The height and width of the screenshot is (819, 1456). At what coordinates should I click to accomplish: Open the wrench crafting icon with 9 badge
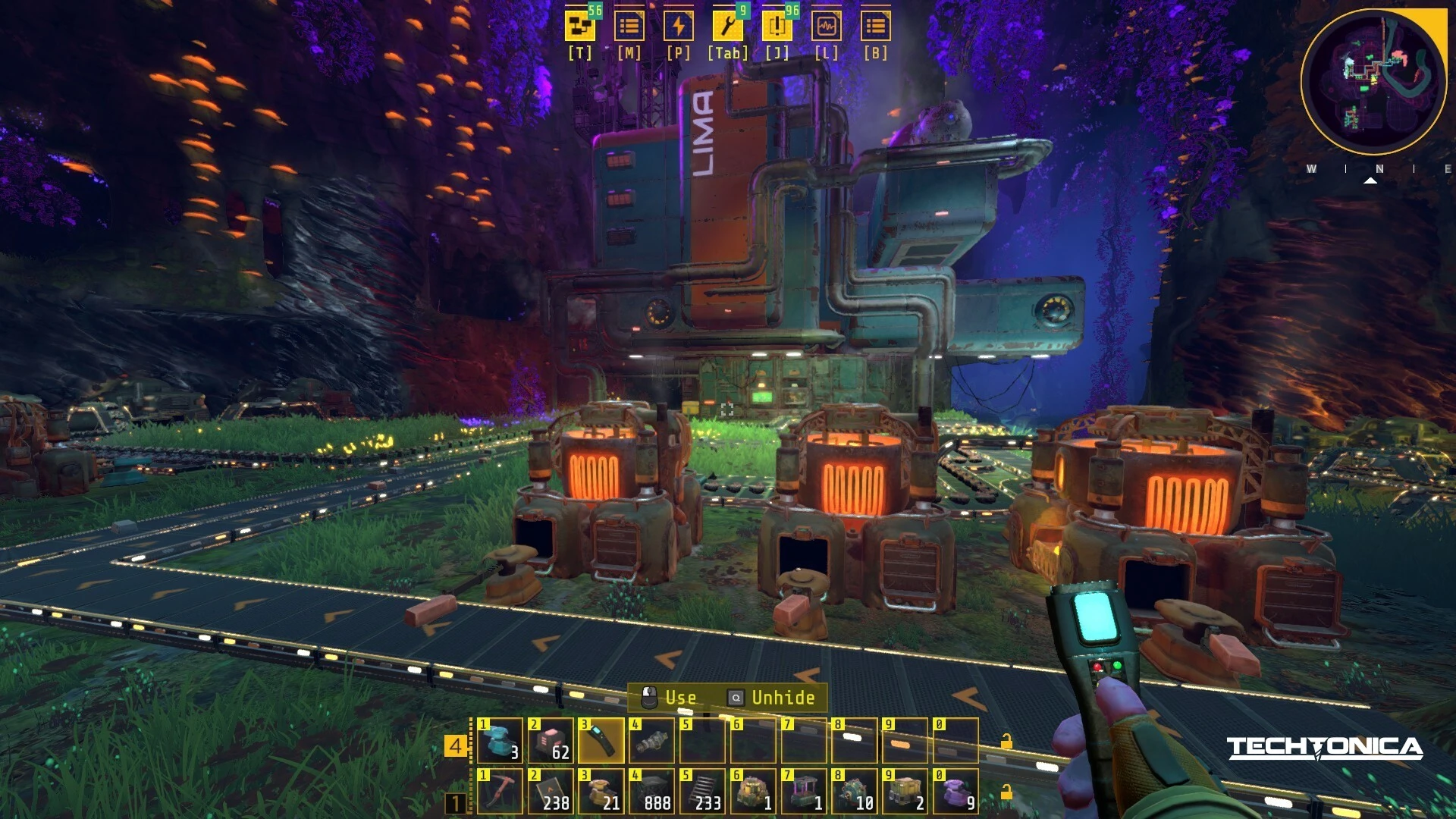(727, 27)
